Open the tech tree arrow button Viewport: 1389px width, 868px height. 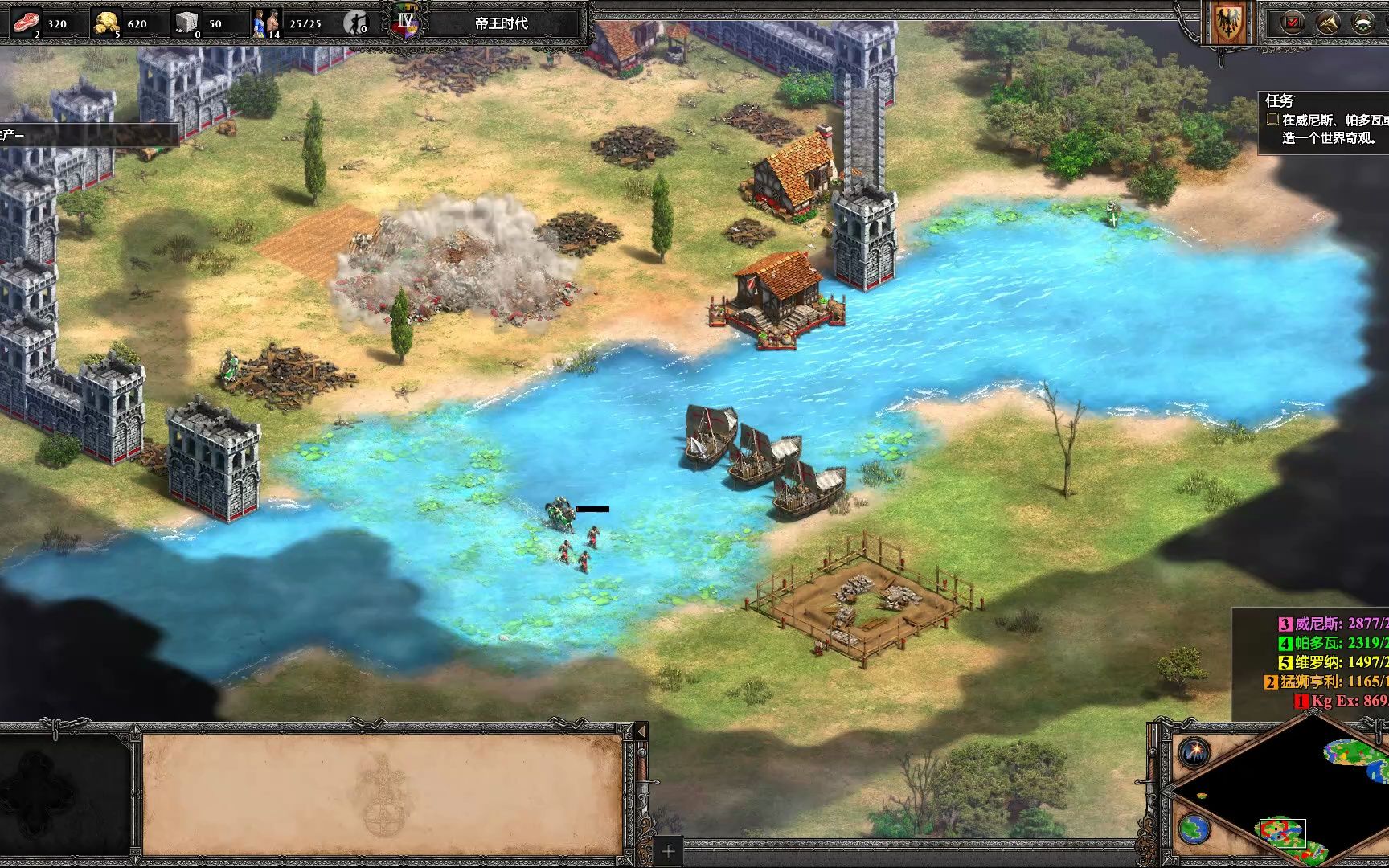pyautogui.click(x=1327, y=23)
